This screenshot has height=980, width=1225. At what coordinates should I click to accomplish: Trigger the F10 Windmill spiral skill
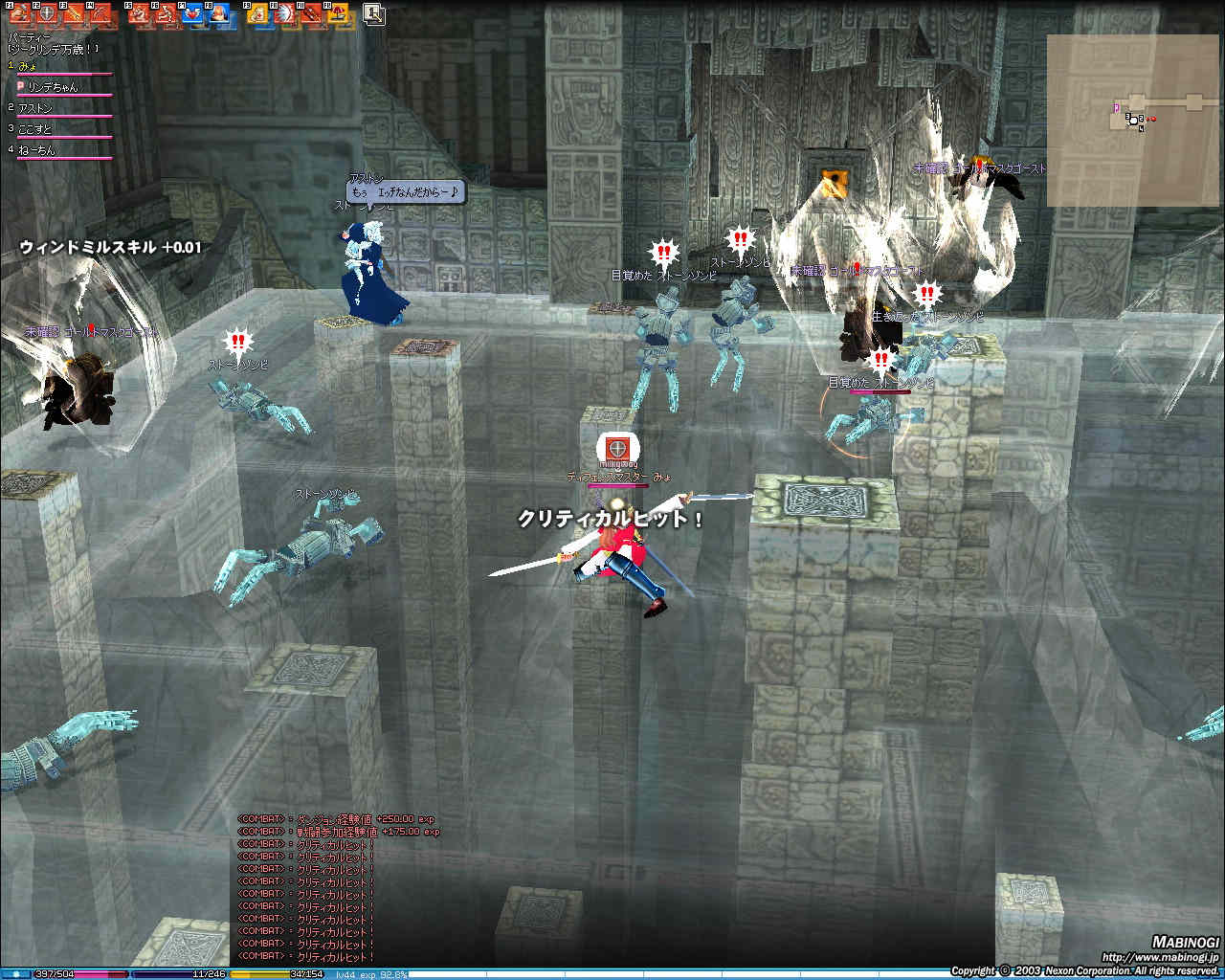(x=283, y=13)
